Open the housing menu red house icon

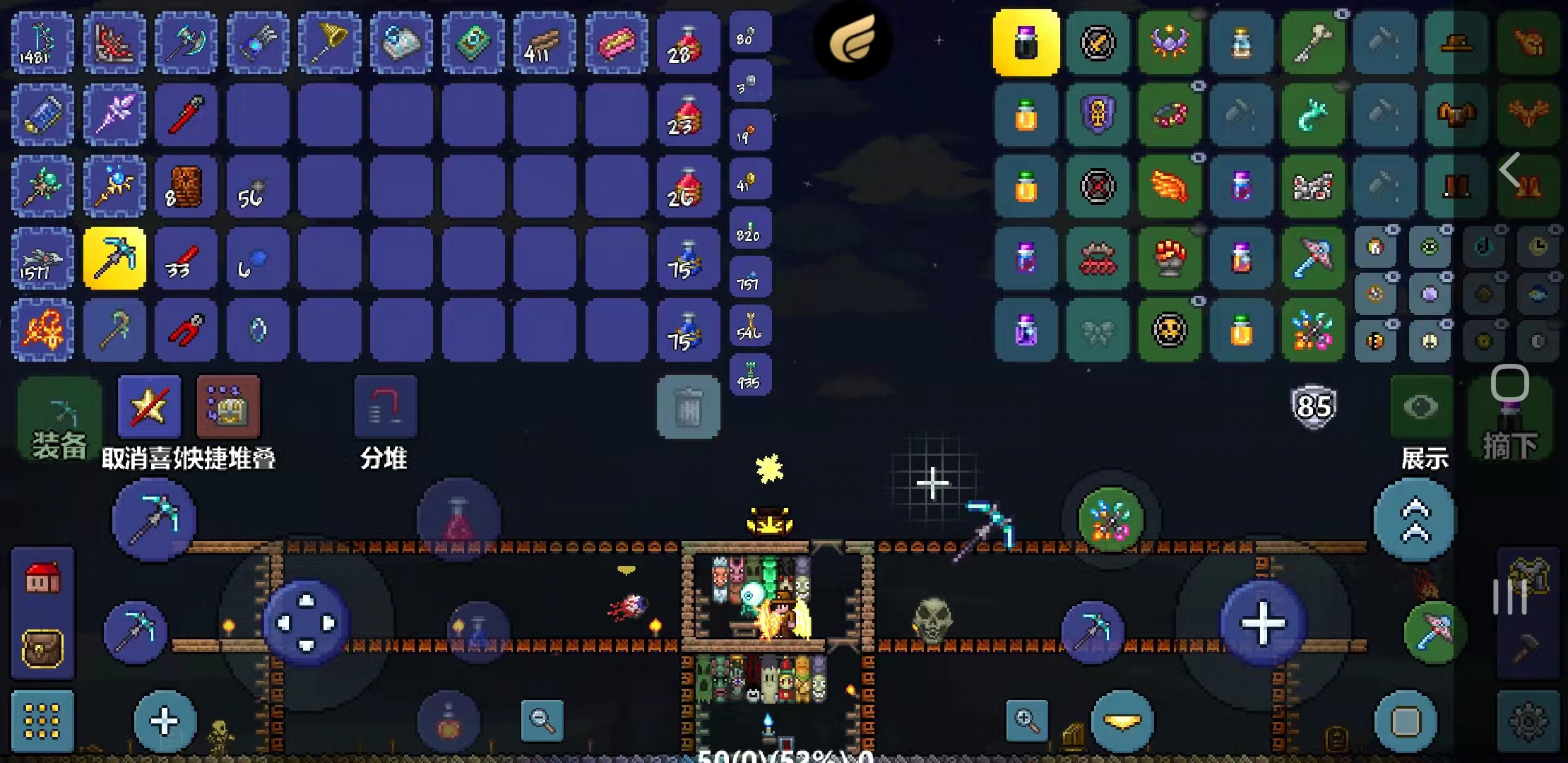[x=42, y=579]
